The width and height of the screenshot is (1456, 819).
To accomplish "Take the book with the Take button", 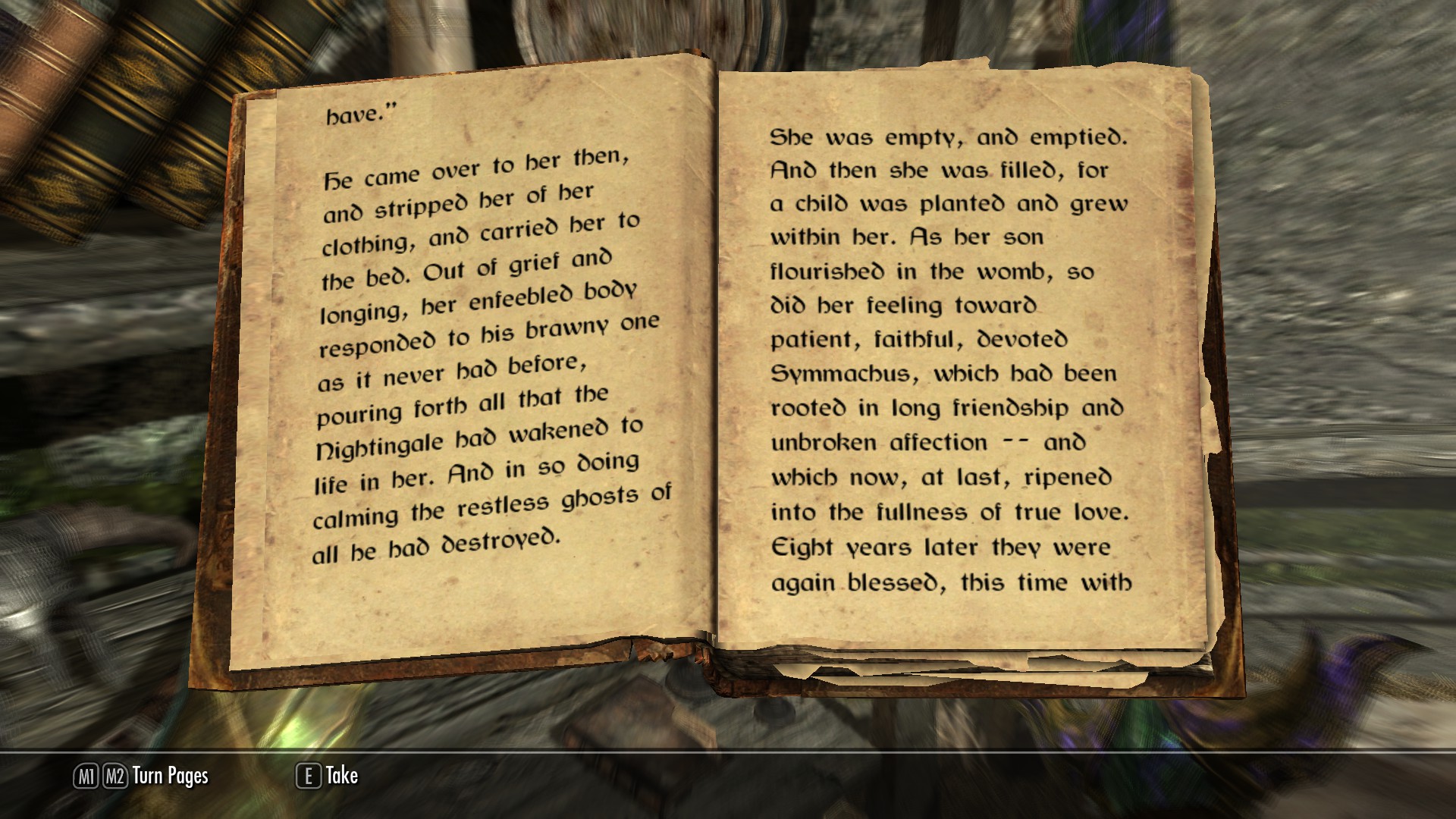I will pos(328,776).
